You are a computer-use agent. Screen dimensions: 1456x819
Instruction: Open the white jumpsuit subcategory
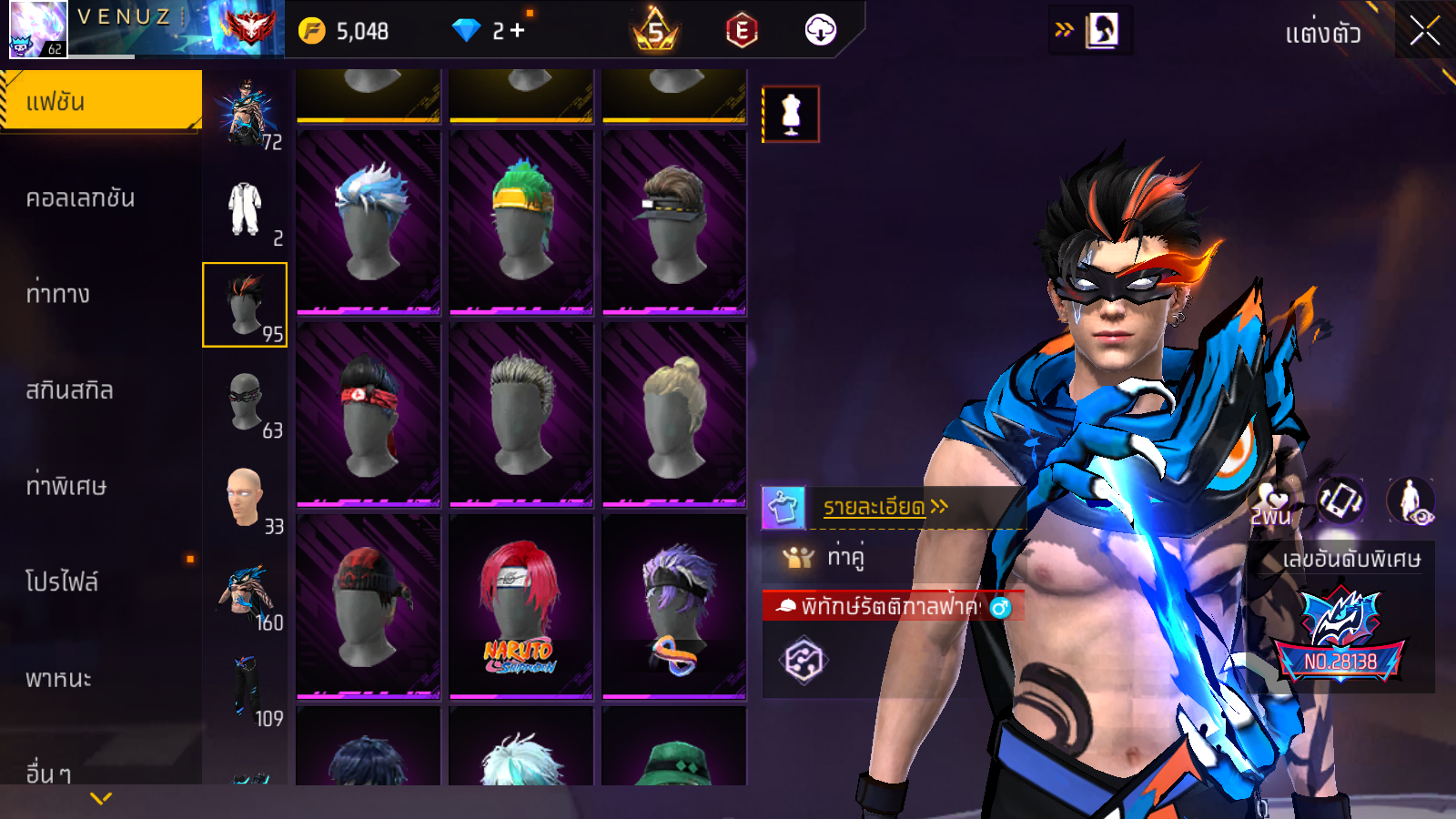coord(246,209)
